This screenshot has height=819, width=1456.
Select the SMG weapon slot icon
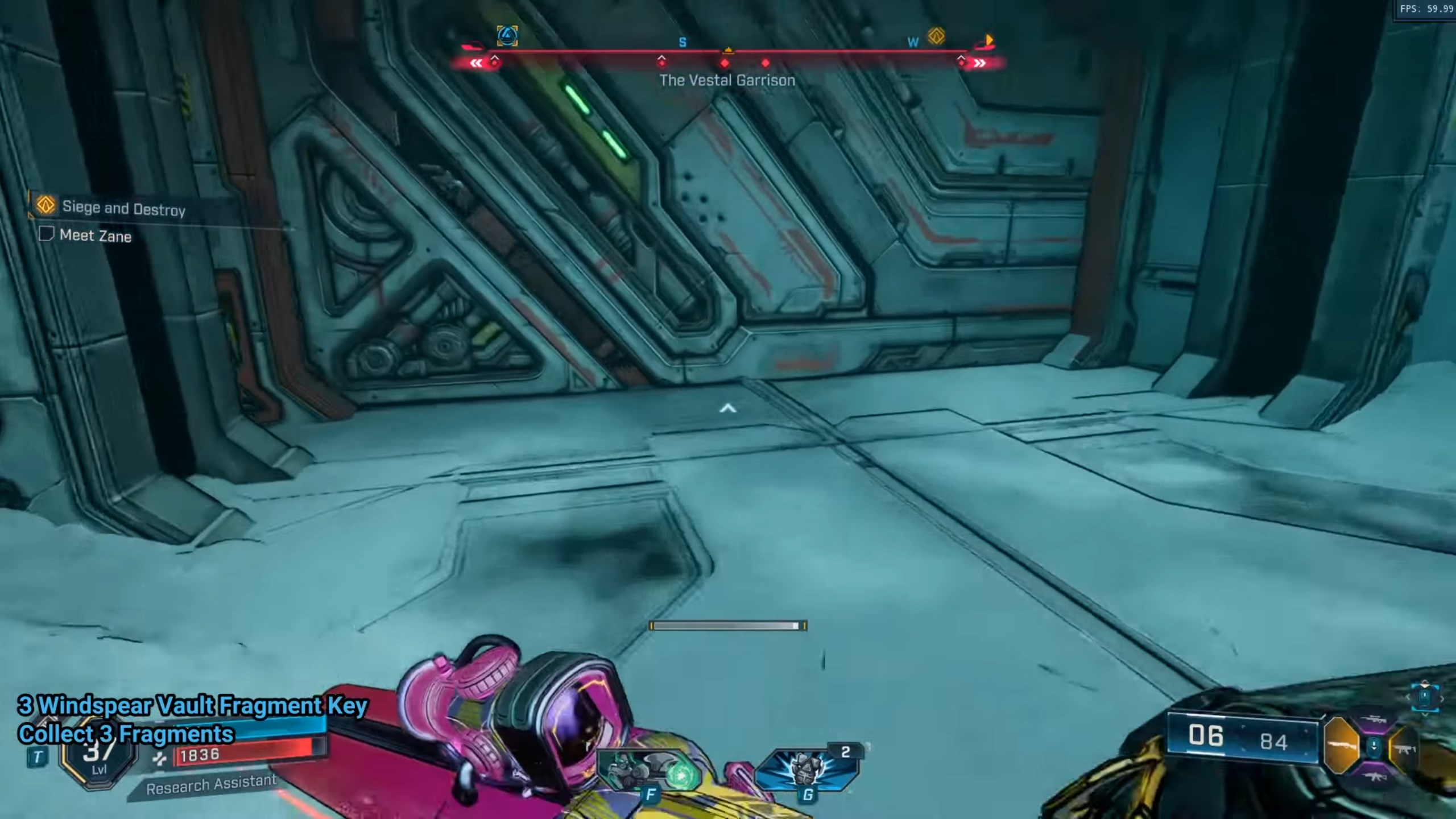pos(1406,750)
